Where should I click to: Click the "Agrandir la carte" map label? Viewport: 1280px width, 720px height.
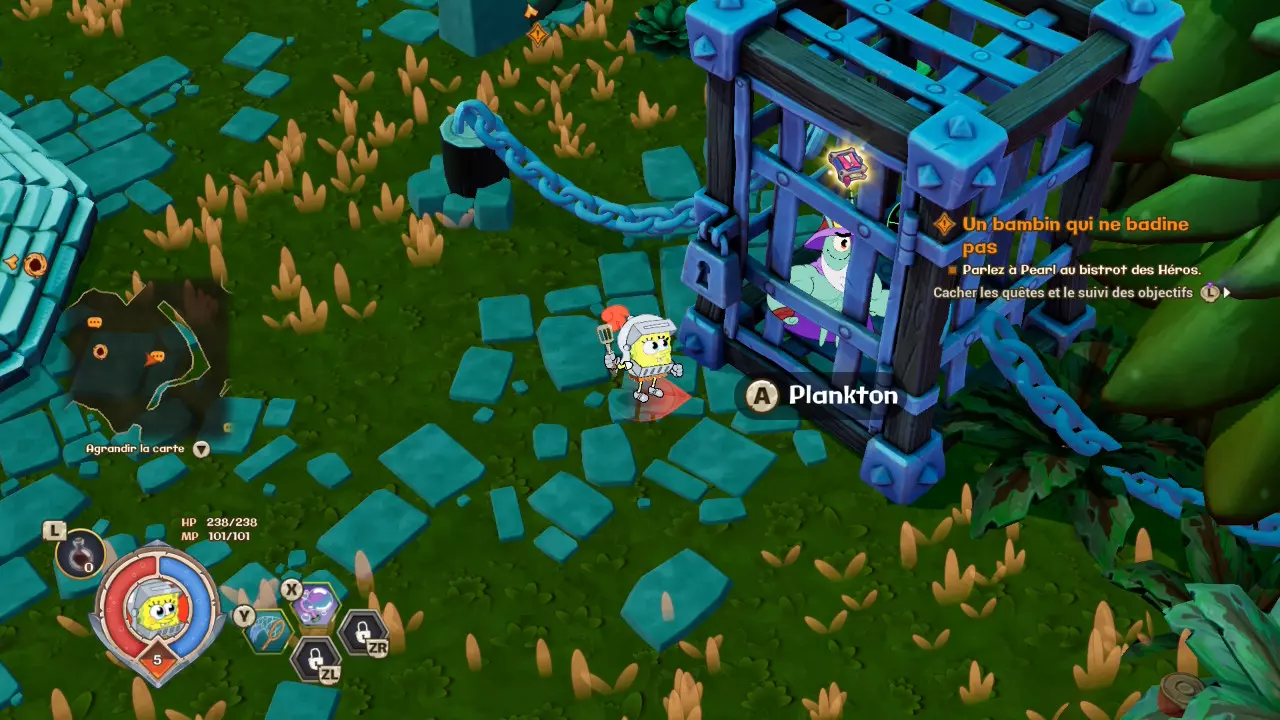point(135,449)
